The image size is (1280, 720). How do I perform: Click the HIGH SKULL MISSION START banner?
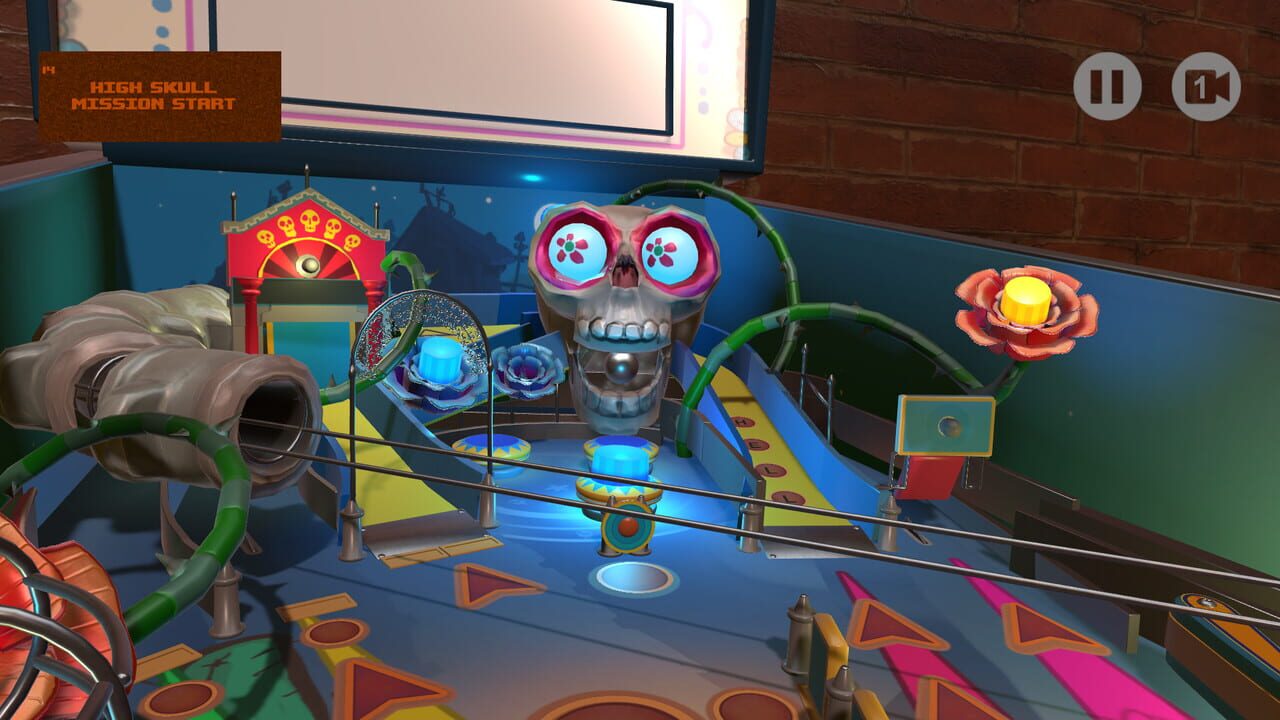click(x=160, y=90)
